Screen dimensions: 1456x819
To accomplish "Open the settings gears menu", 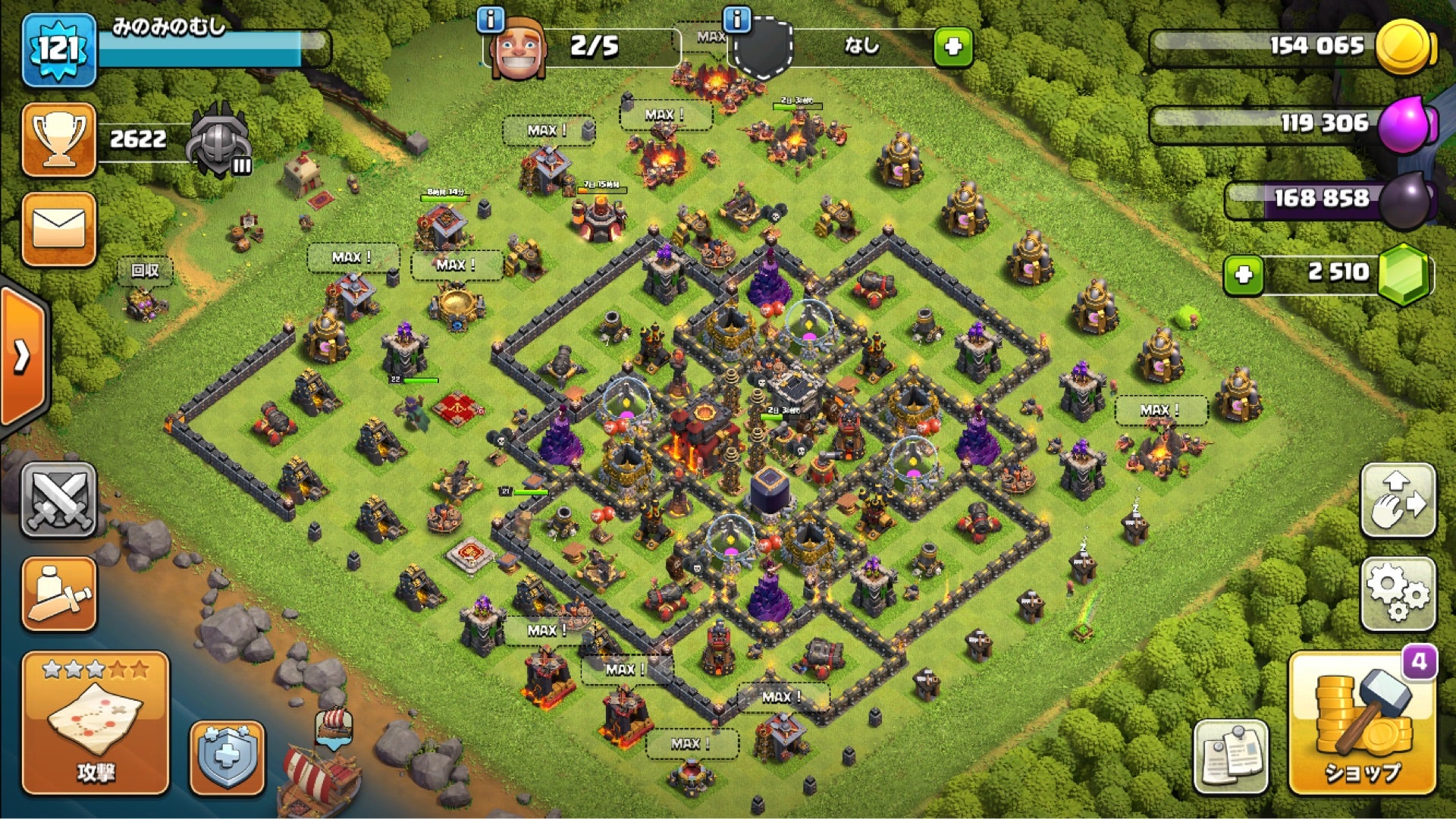I will (x=1398, y=595).
